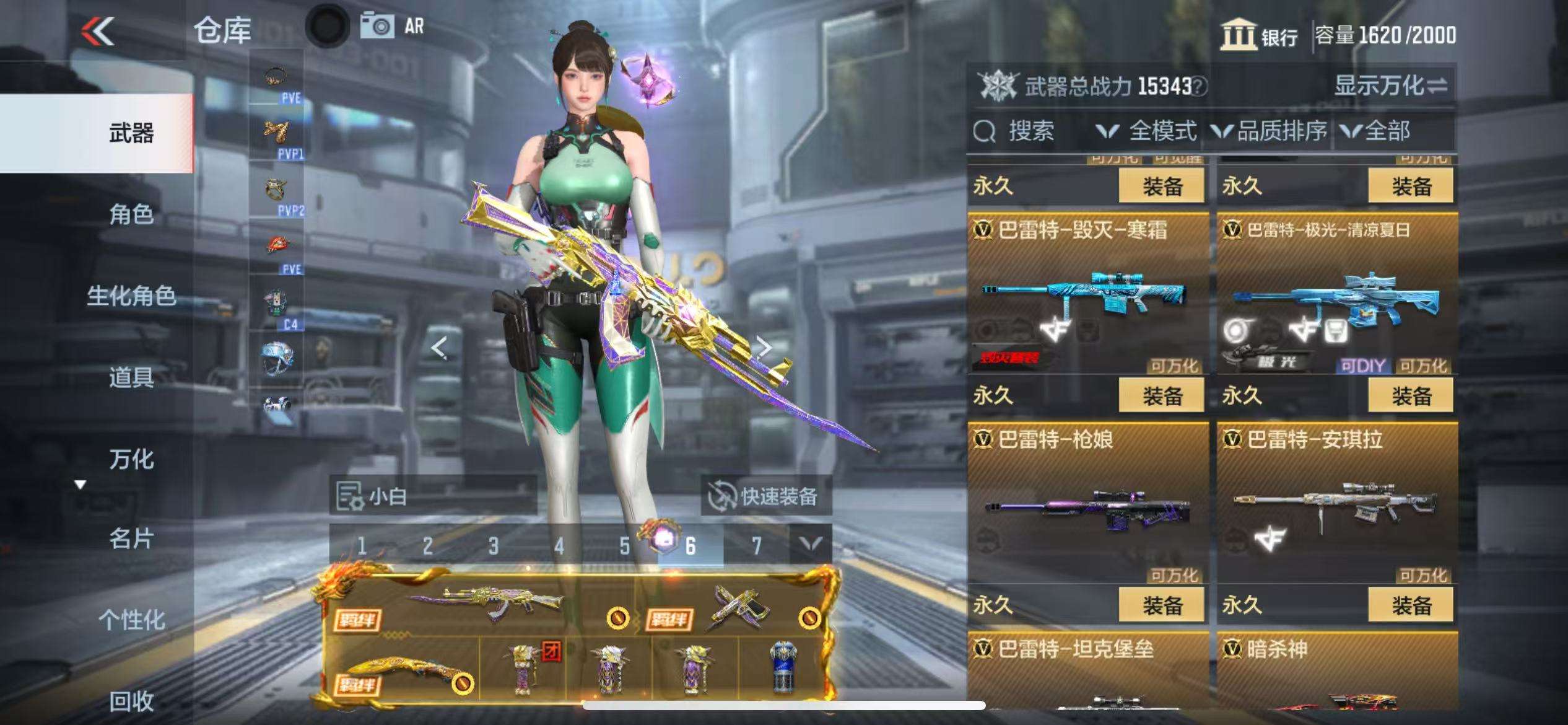Use the 快速装备 quick equip button

[x=765, y=496]
